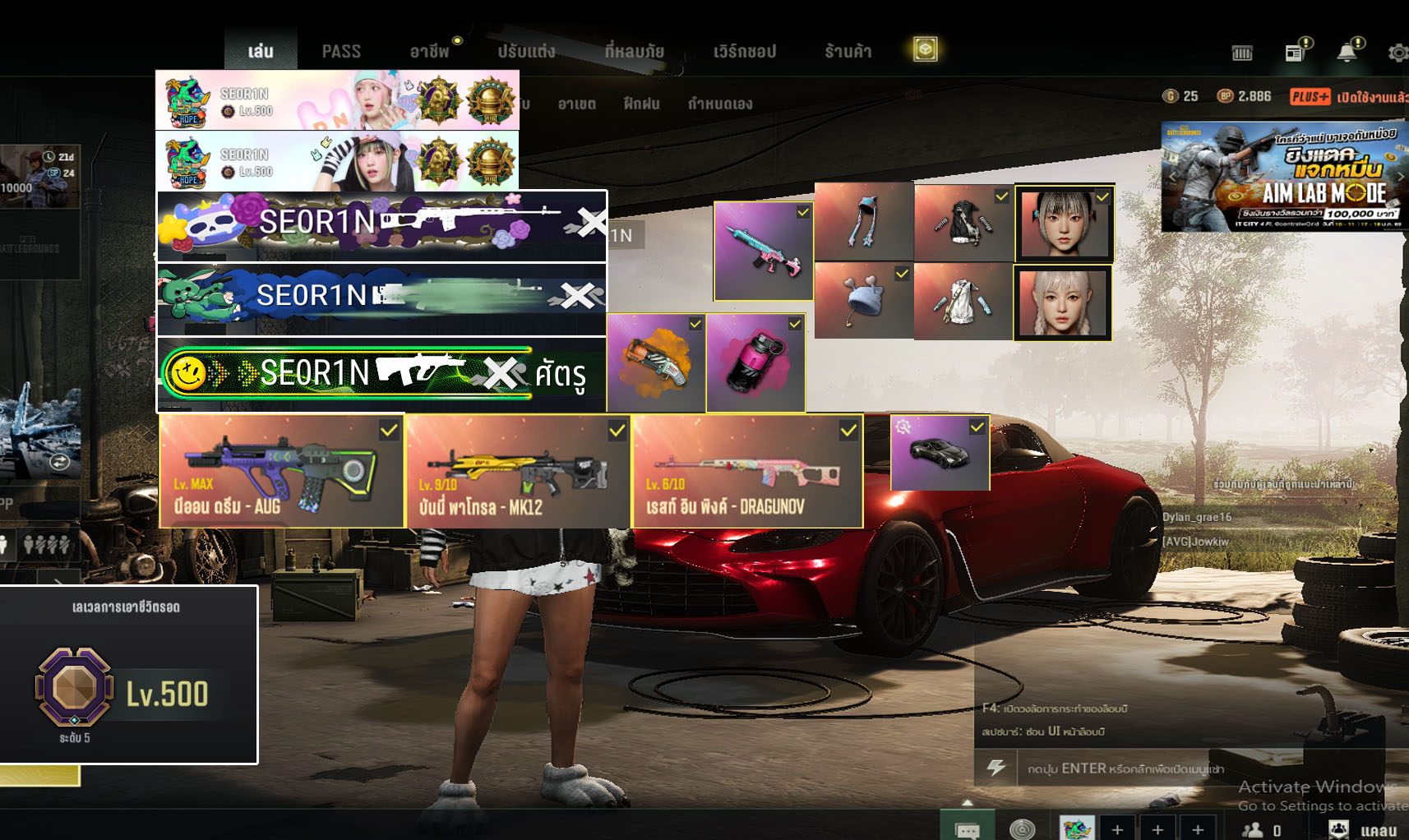Choose the pink grenade skin tile
This screenshot has width=1409, height=840.
[x=755, y=362]
